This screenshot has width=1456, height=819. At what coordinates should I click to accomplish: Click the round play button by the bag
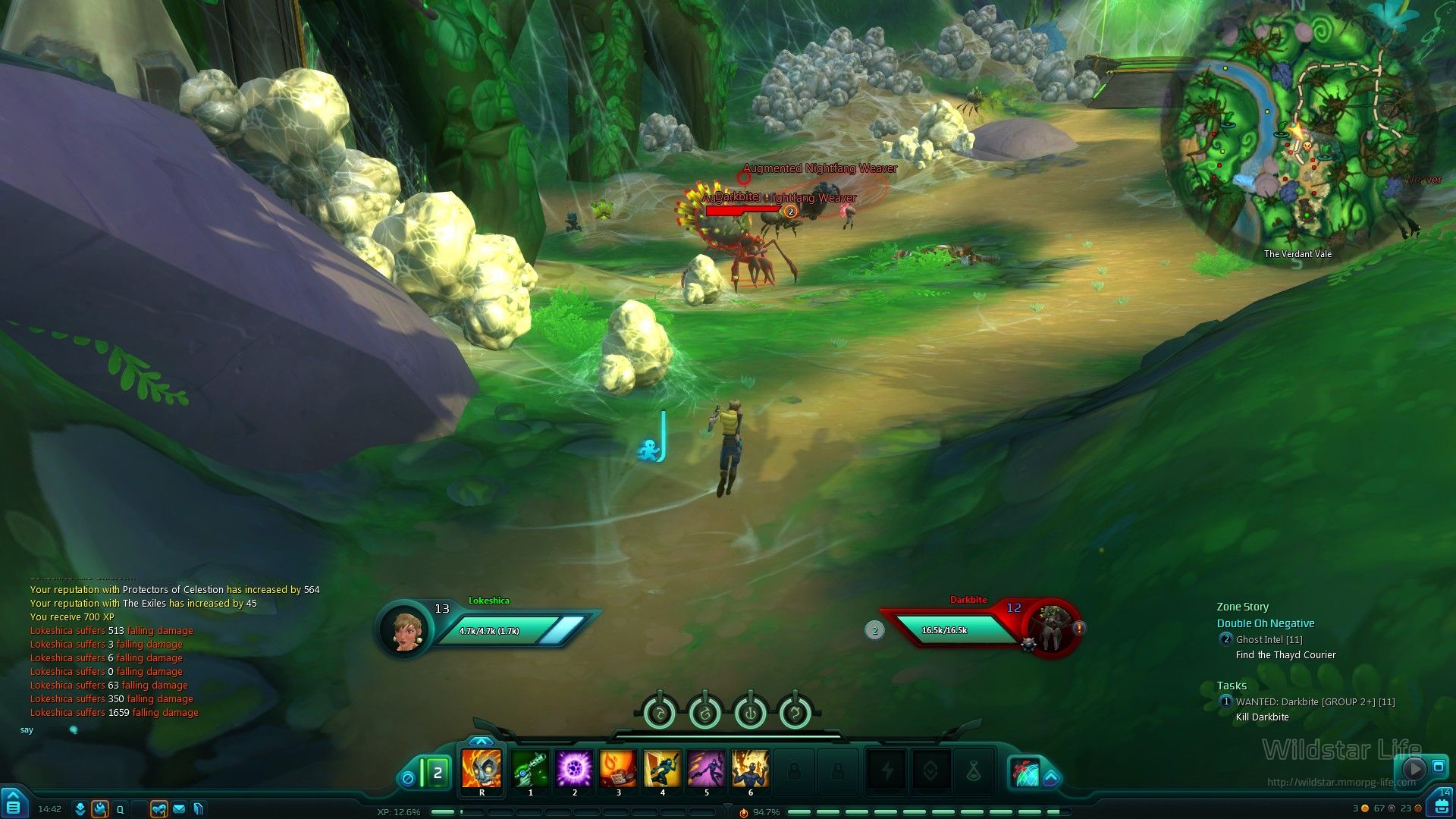pyautogui.click(x=1414, y=768)
